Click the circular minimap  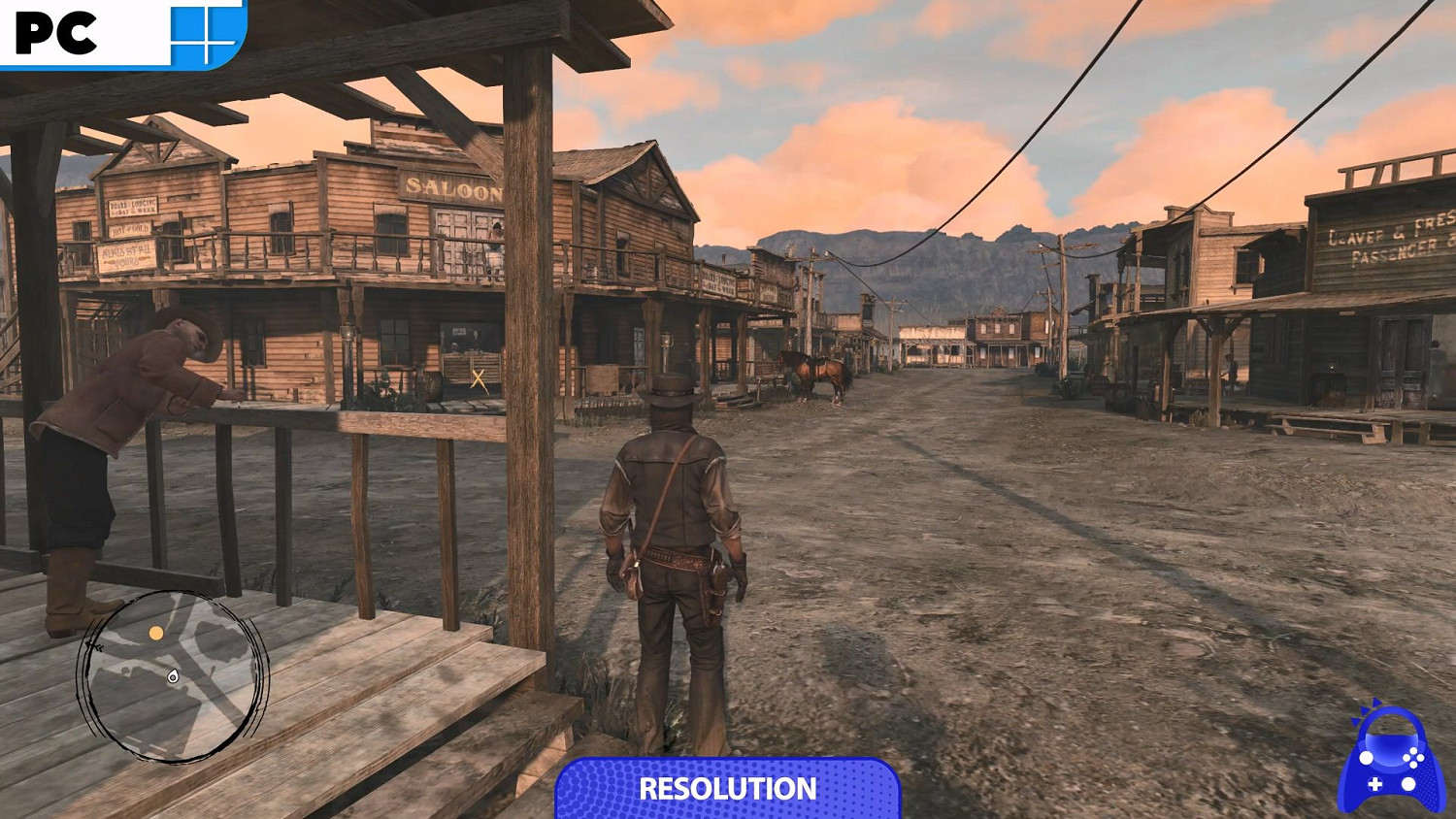click(x=173, y=676)
